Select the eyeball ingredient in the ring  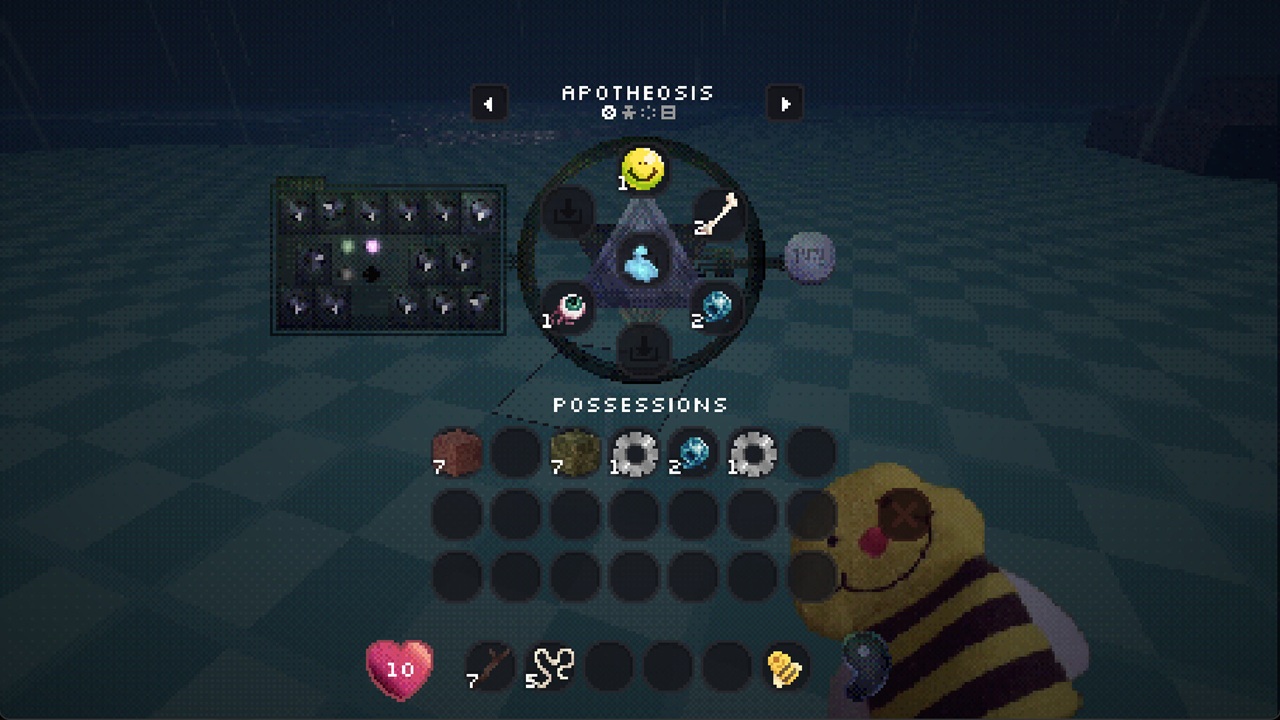[569, 306]
